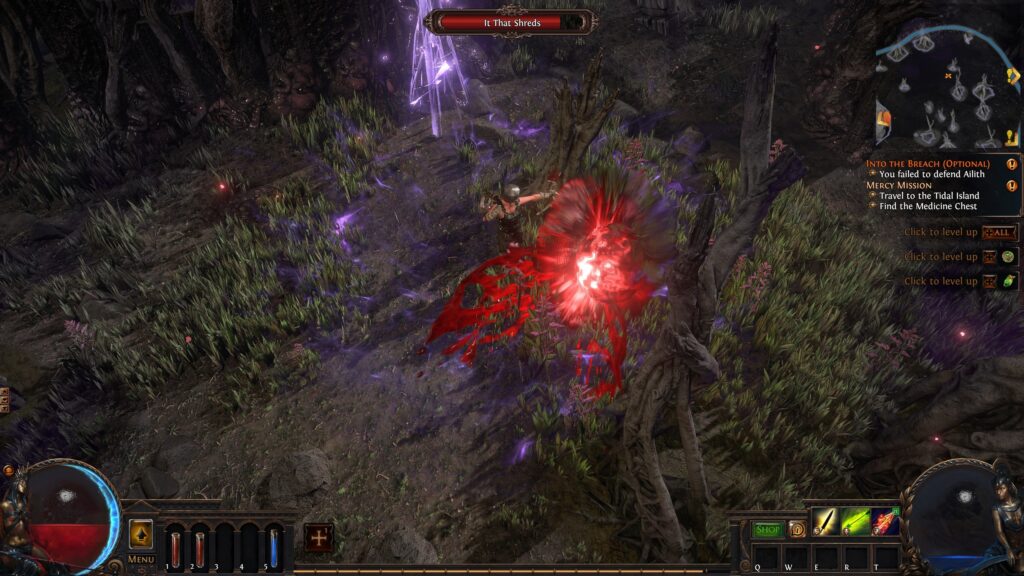
Task: Level up the green leaf-shaped gem
Action: pos(1008,282)
